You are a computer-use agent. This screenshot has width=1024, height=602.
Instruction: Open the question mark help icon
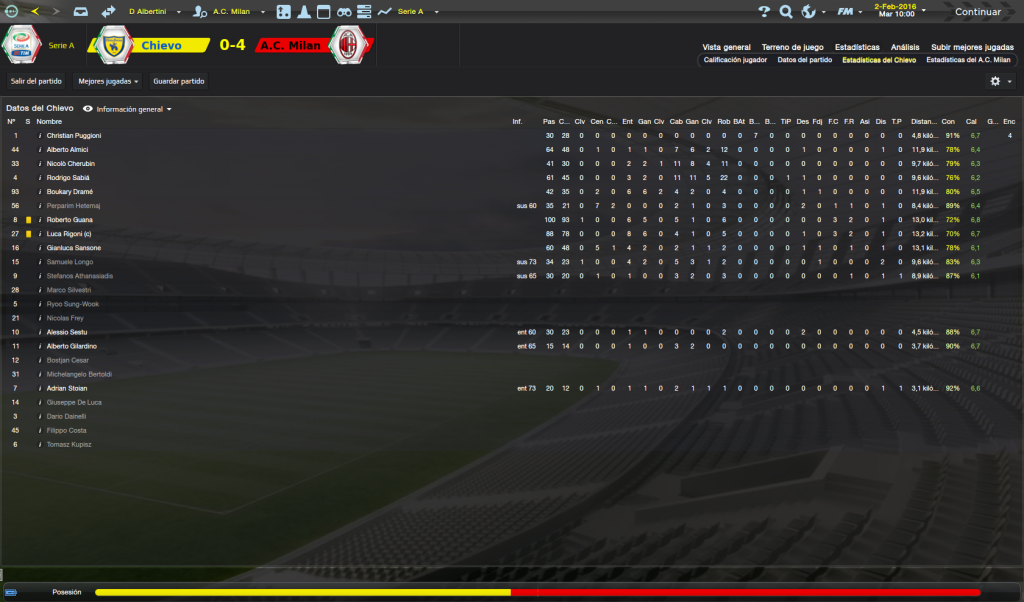[x=764, y=12]
